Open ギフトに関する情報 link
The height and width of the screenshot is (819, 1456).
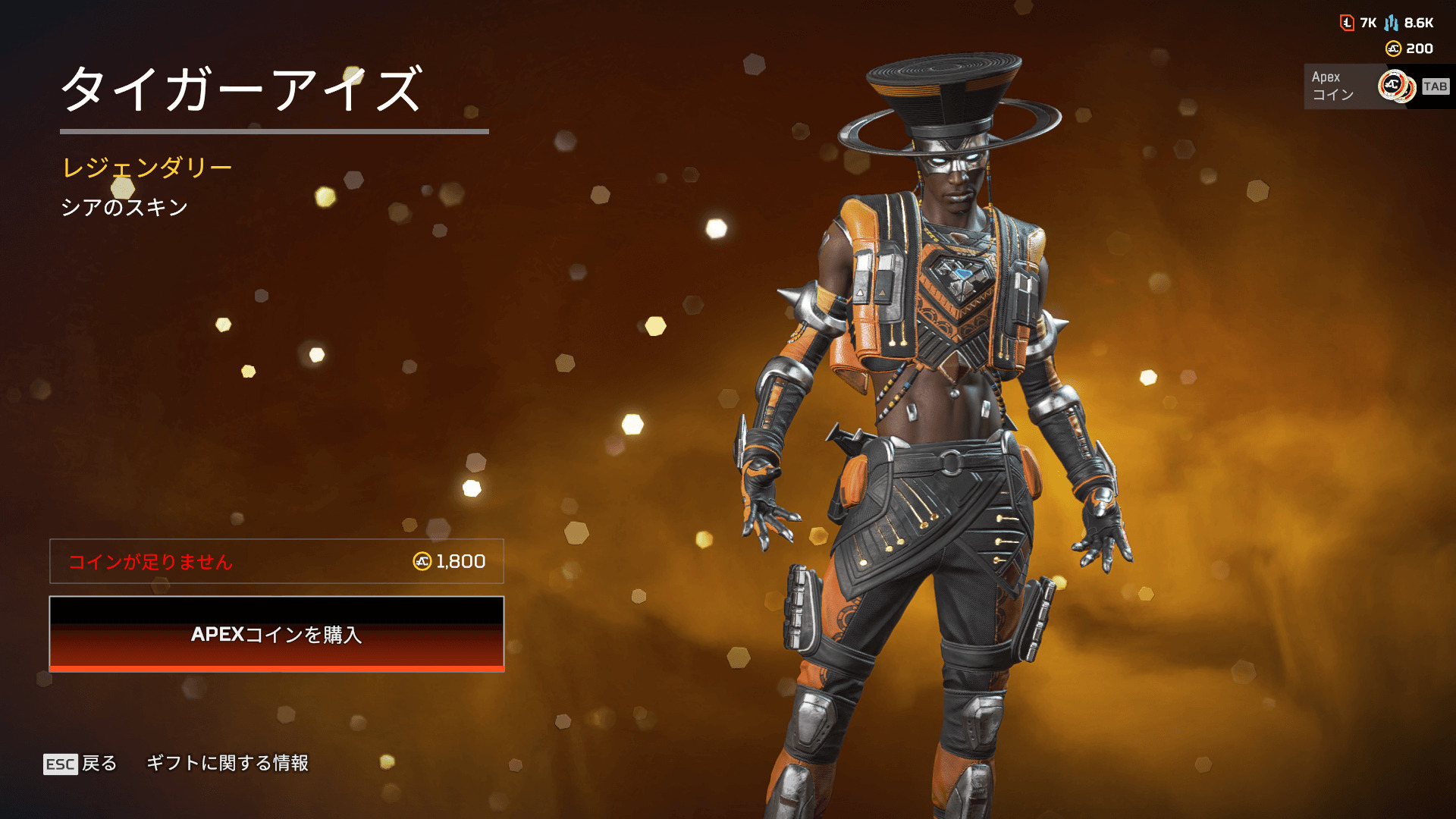(x=227, y=763)
